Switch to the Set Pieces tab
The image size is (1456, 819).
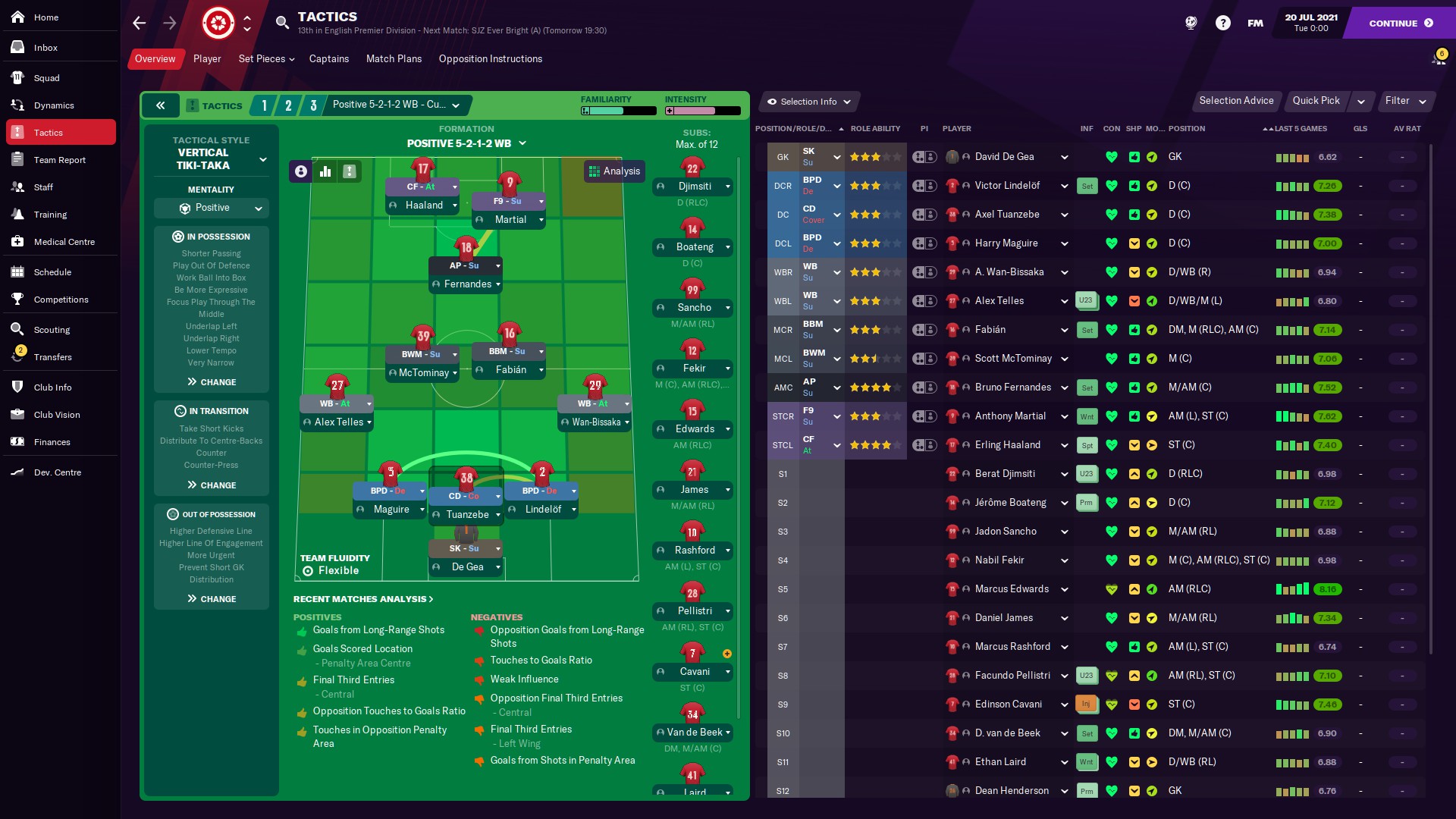click(x=263, y=58)
